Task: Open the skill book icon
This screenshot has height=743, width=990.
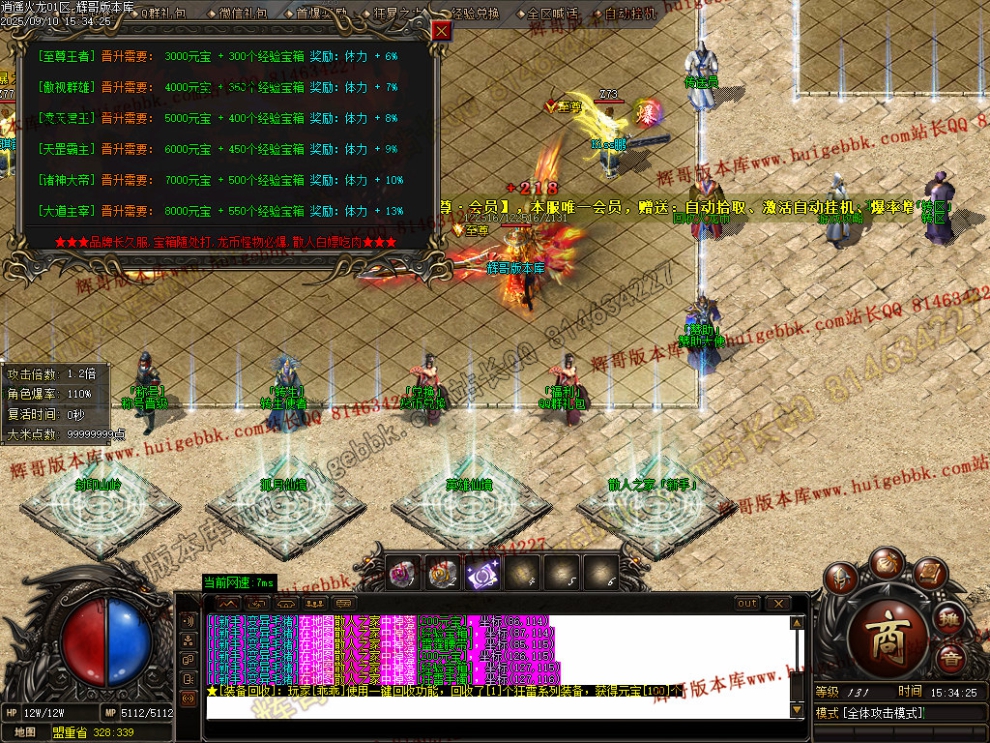Action: (x=930, y=577)
